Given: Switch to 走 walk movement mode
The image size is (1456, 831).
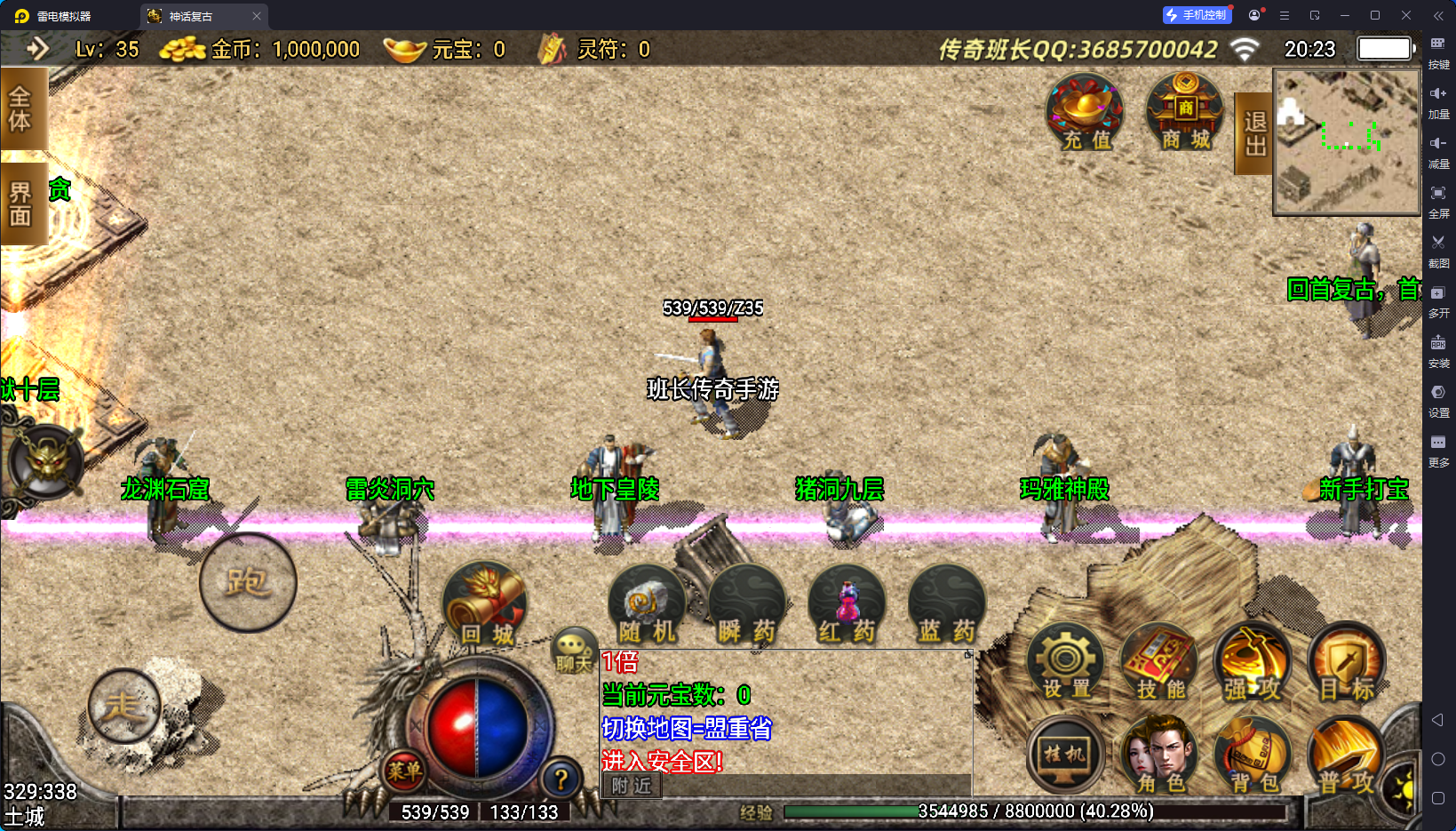Looking at the screenshot, I should pos(124,707).
